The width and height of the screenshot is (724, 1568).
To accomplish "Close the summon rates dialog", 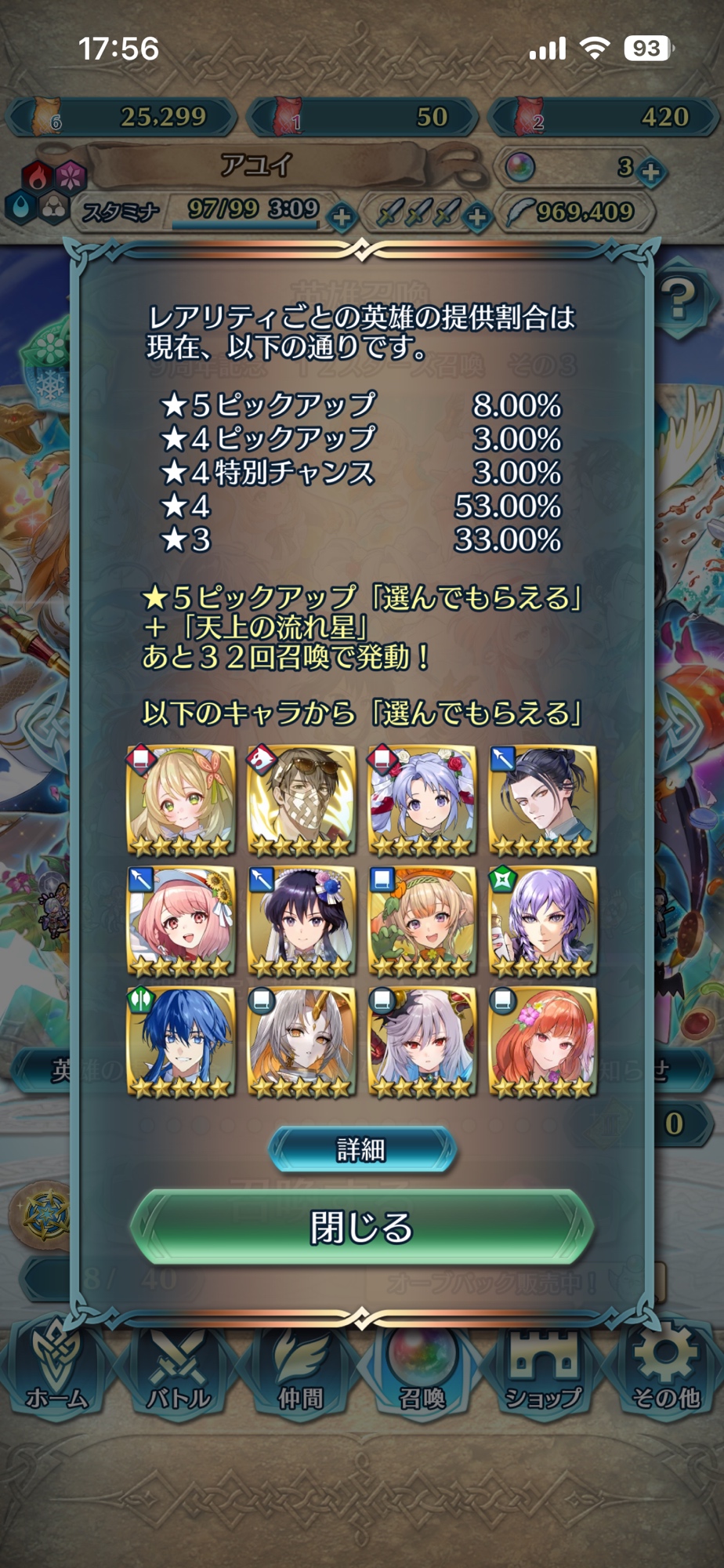I will pyautogui.click(x=361, y=1228).
